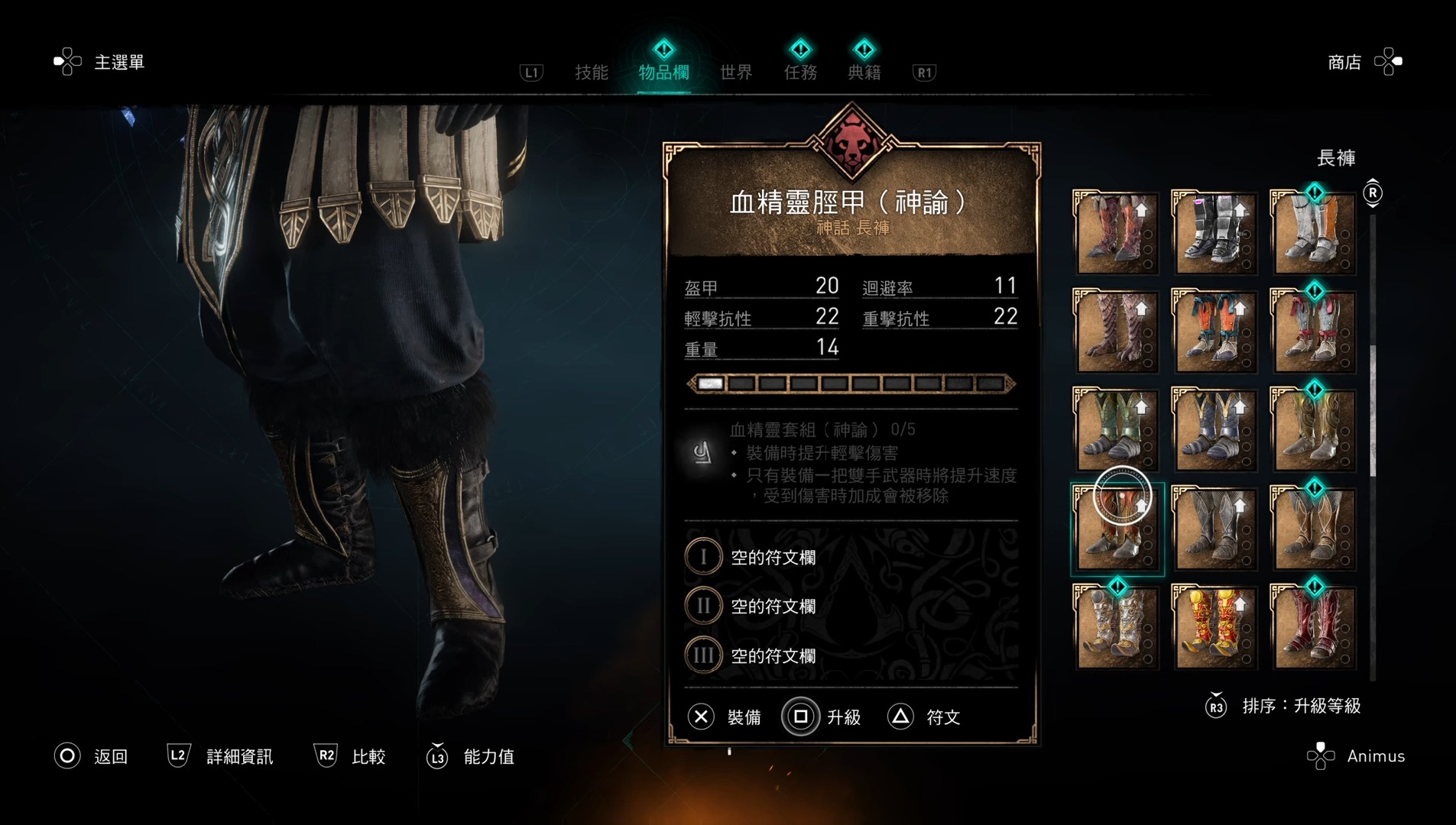Select the yellow and red trousers
Screen dimensions: 1456x825
pyautogui.click(x=1214, y=628)
